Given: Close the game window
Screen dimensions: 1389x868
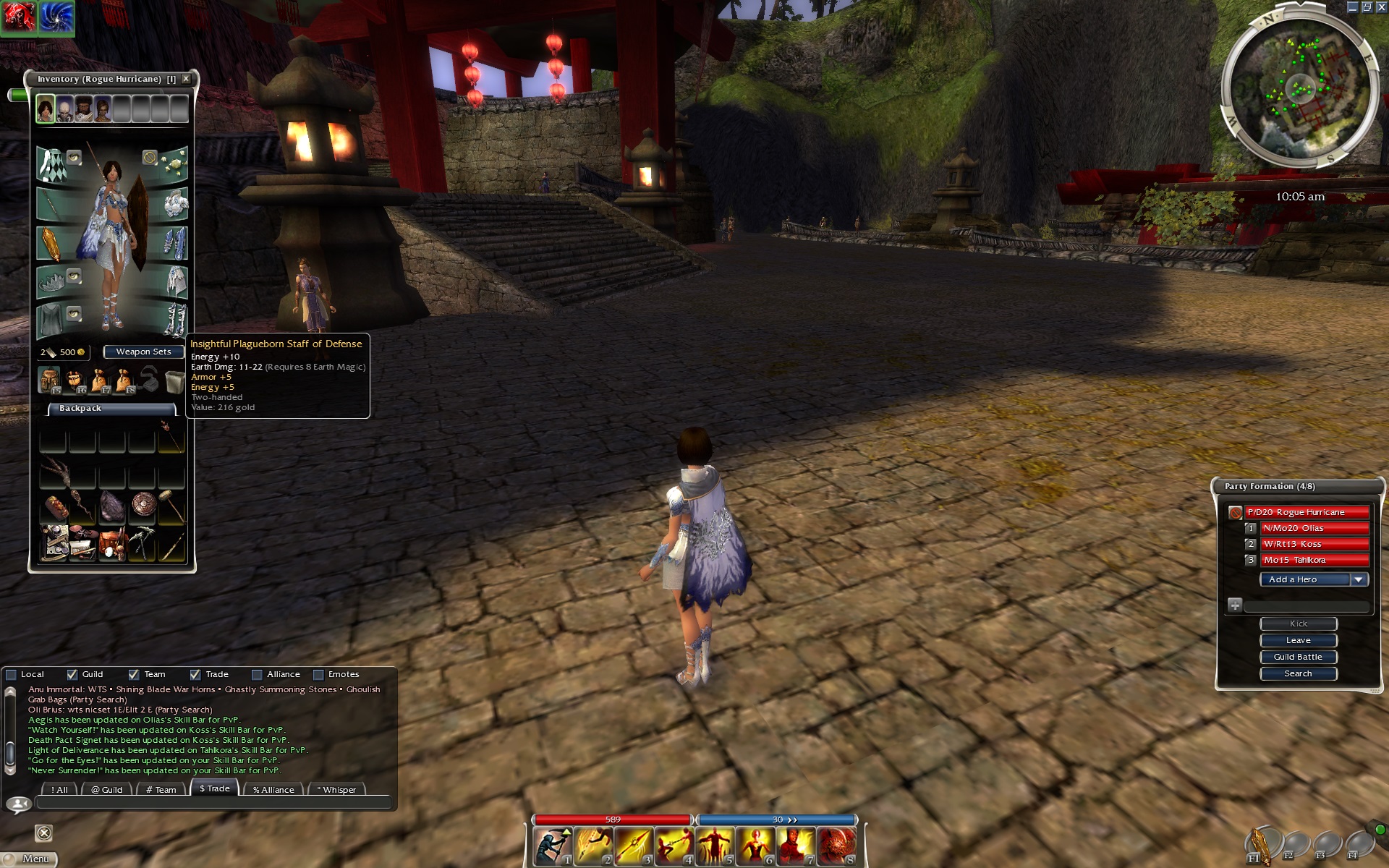Looking at the screenshot, I should click(x=1380, y=7).
